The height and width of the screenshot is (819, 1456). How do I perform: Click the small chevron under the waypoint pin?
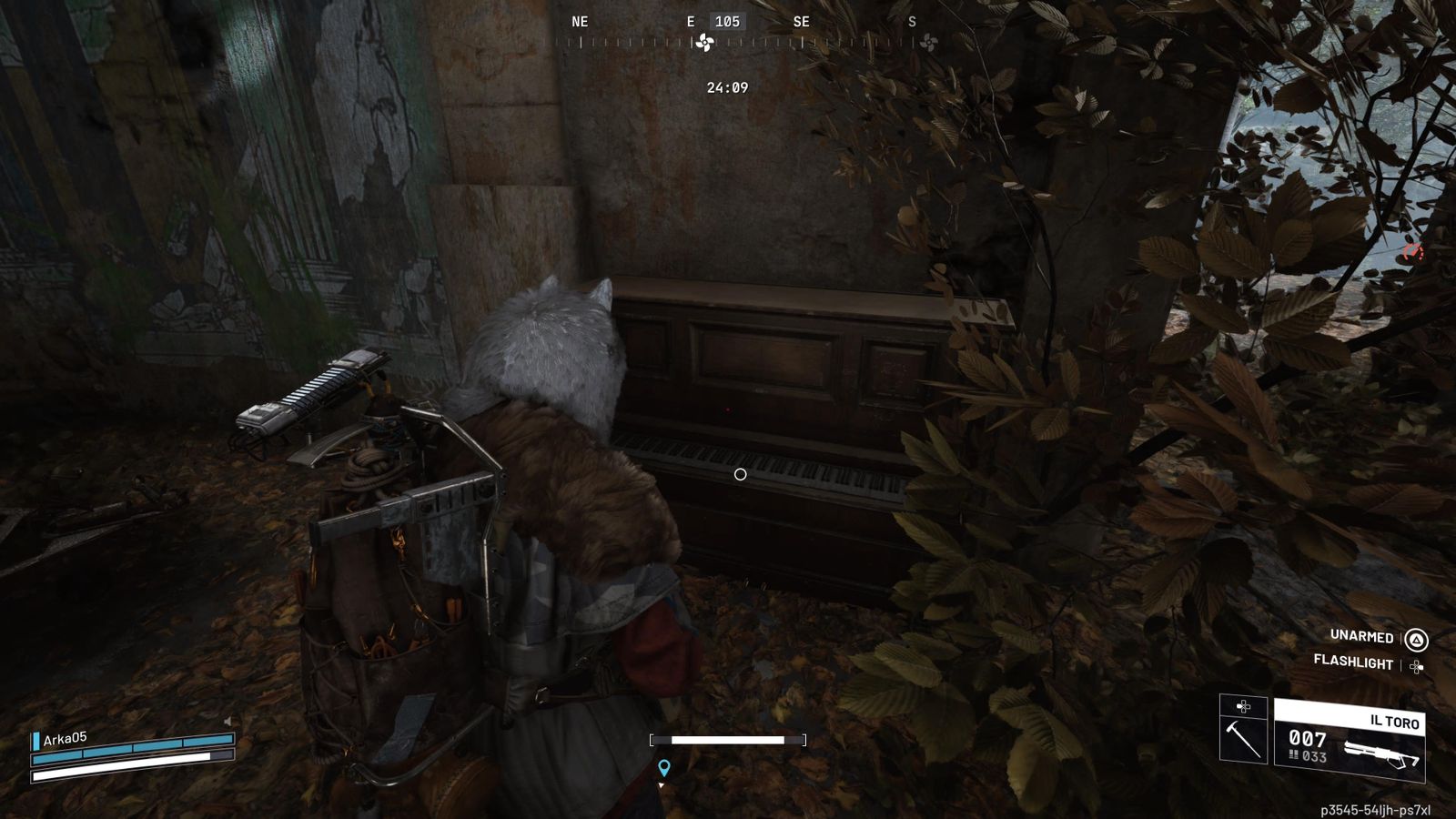point(662,787)
